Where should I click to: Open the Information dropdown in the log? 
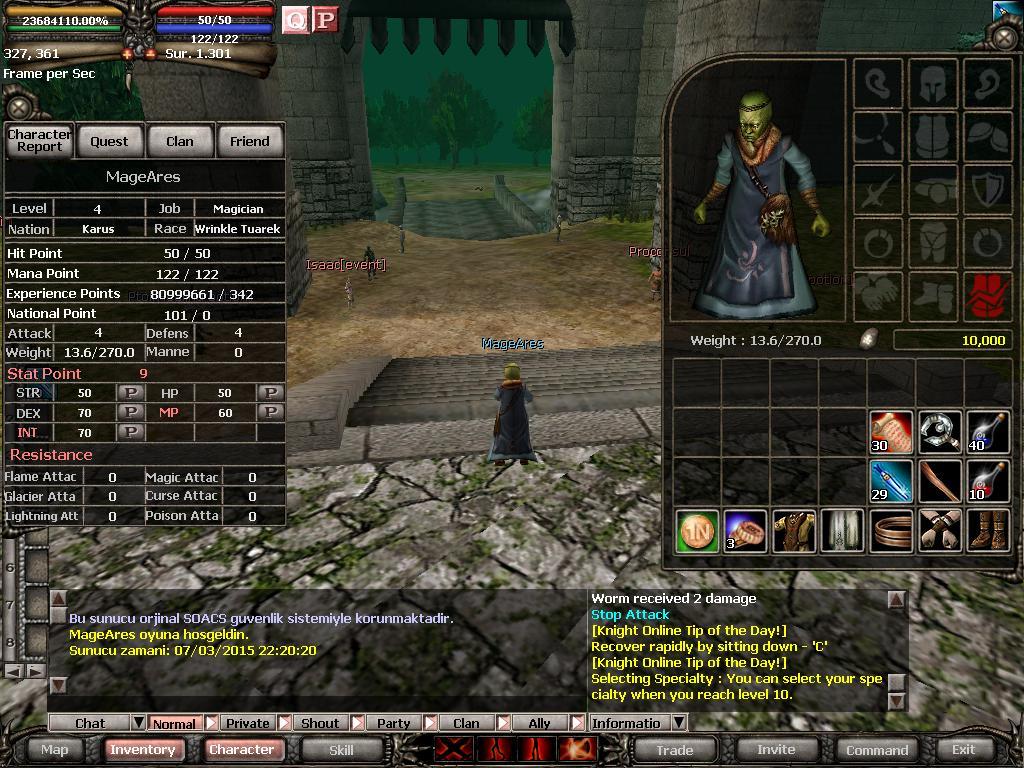678,723
